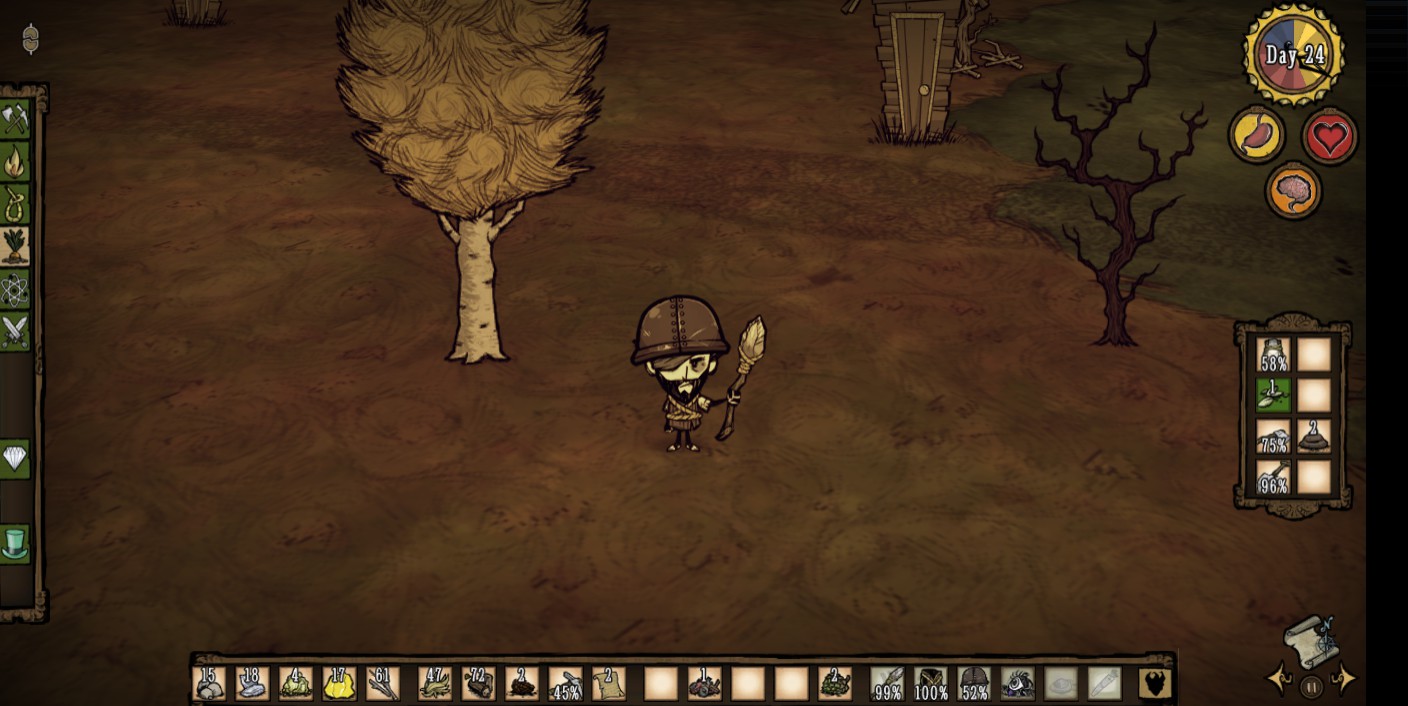The height and width of the screenshot is (706, 1408).
Task: Open the Fire crafting tab
Action: point(15,161)
